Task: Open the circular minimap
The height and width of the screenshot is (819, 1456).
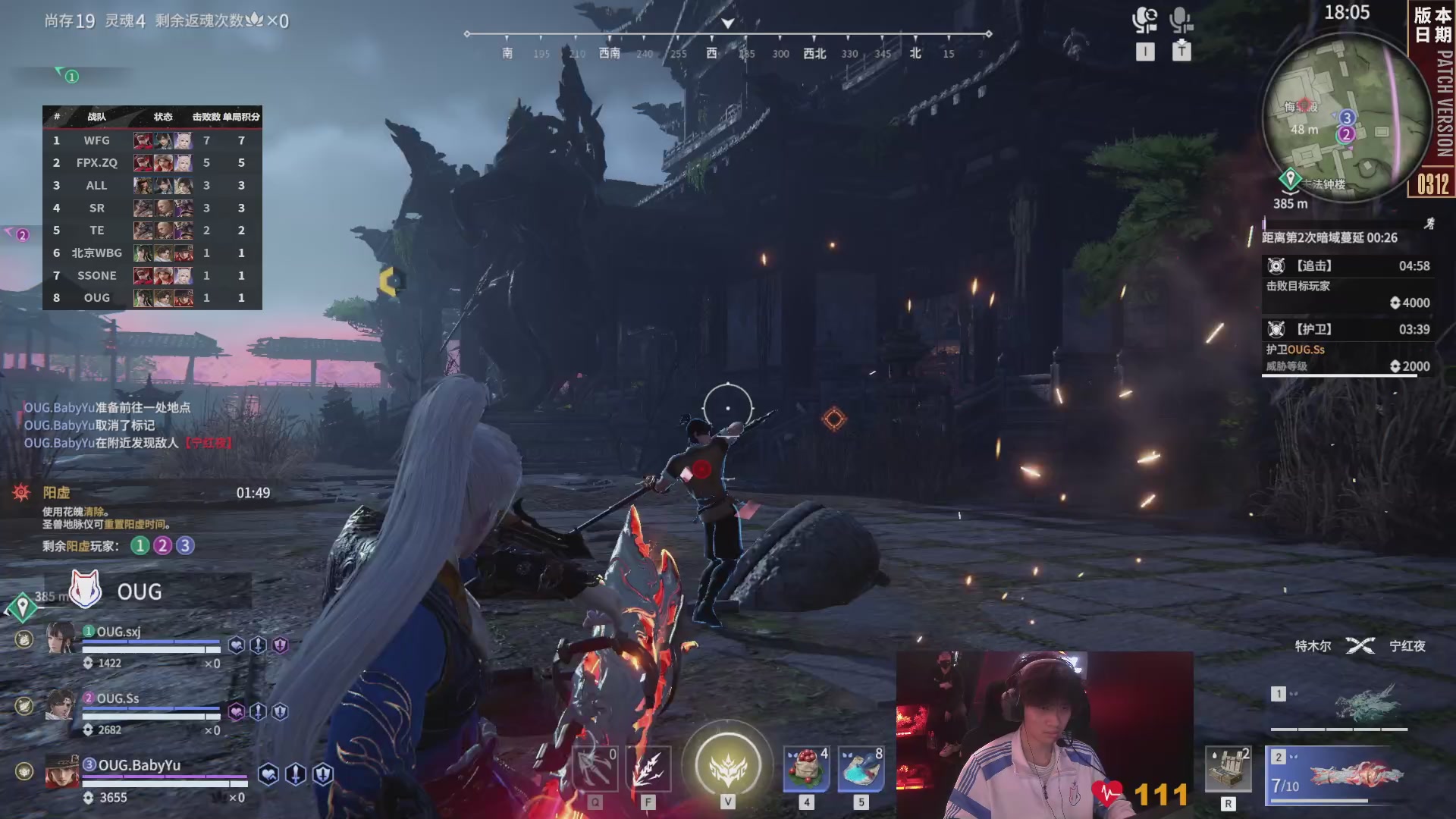Action: coord(1345,118)
